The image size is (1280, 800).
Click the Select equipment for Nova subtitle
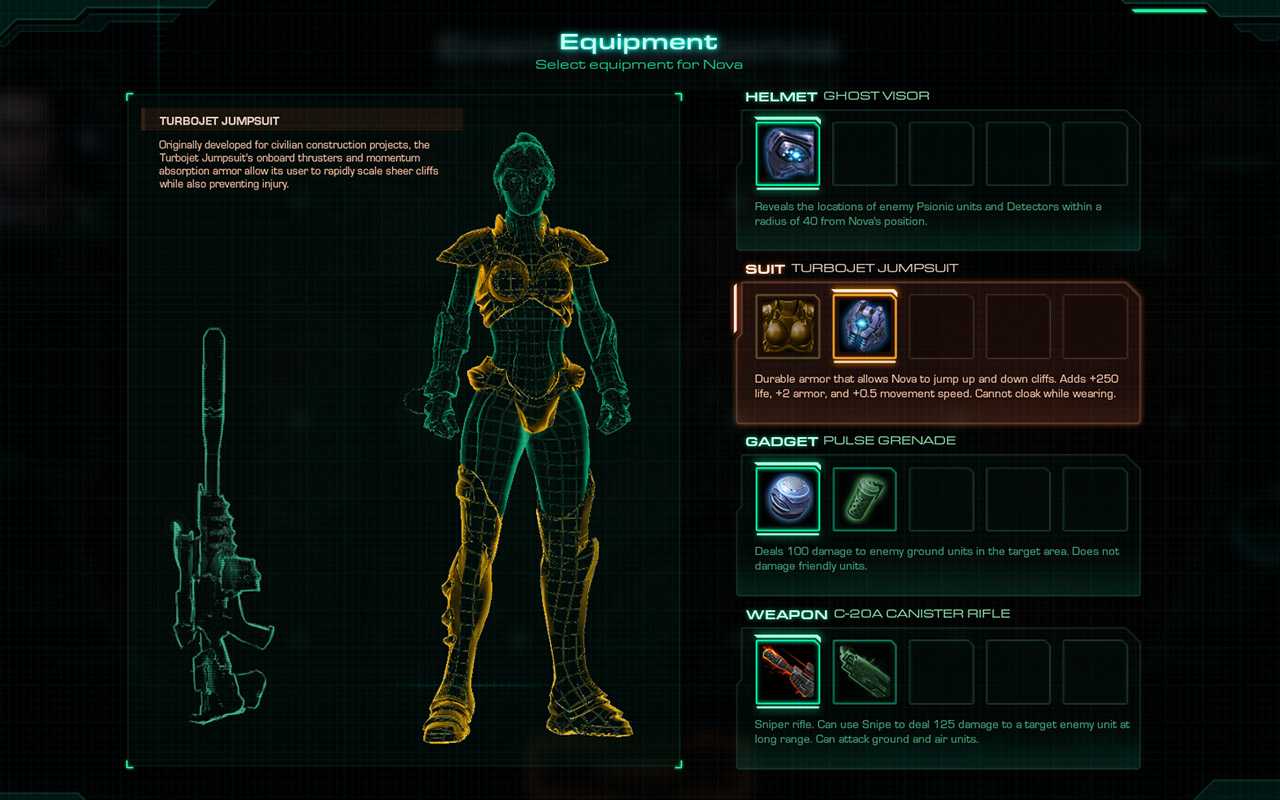point(639,64)
